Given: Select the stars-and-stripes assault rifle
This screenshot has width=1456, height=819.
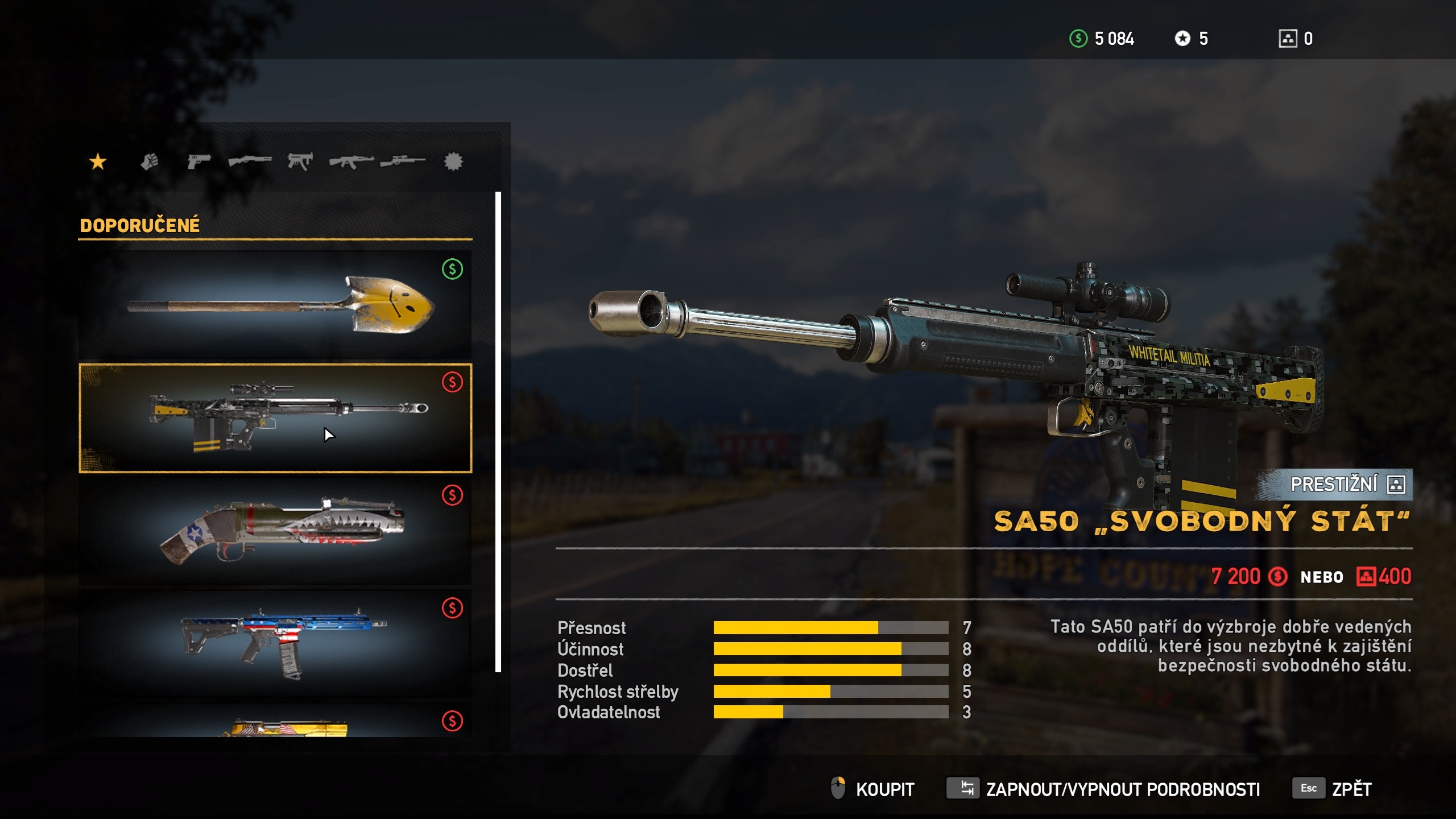Looking at the screenshot, I should click(275, 643).
